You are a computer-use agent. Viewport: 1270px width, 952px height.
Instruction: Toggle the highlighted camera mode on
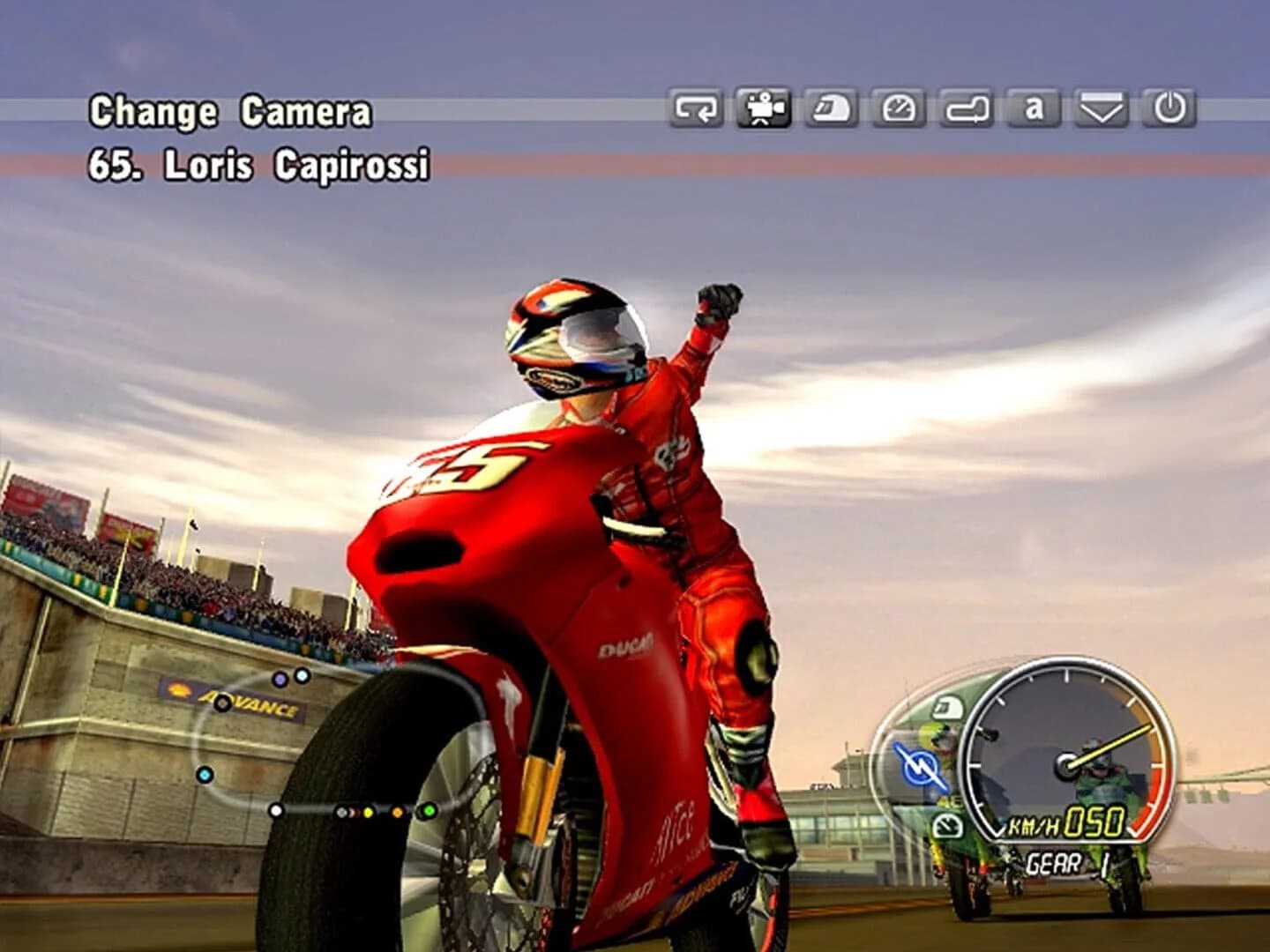click(764, 108)
